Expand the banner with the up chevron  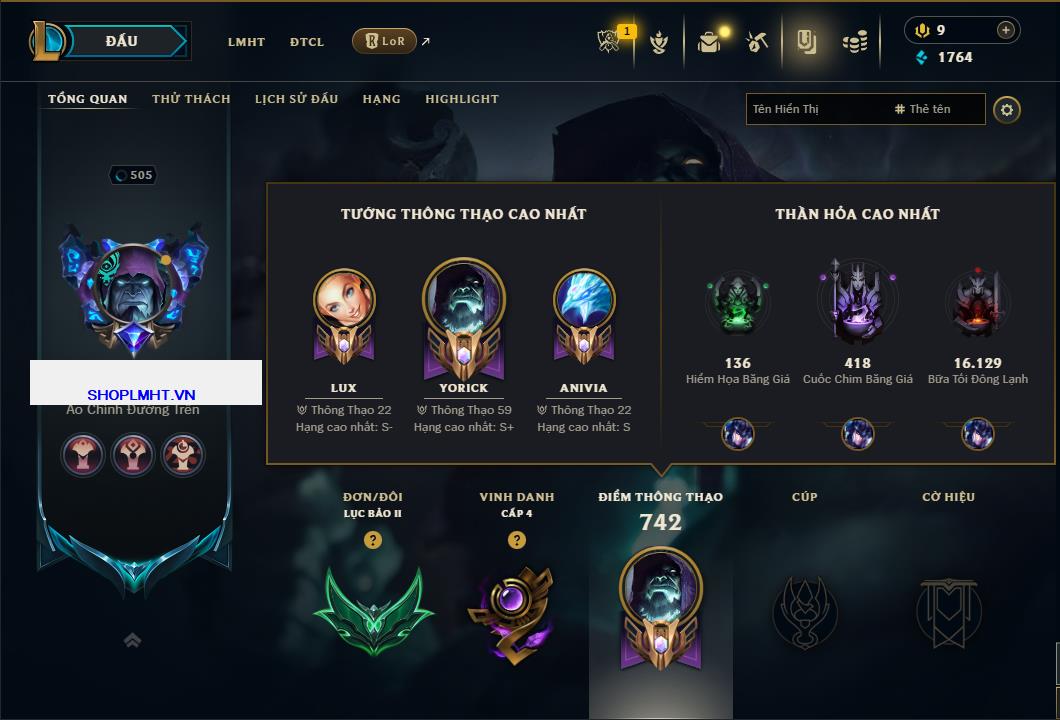coord(132,641)
